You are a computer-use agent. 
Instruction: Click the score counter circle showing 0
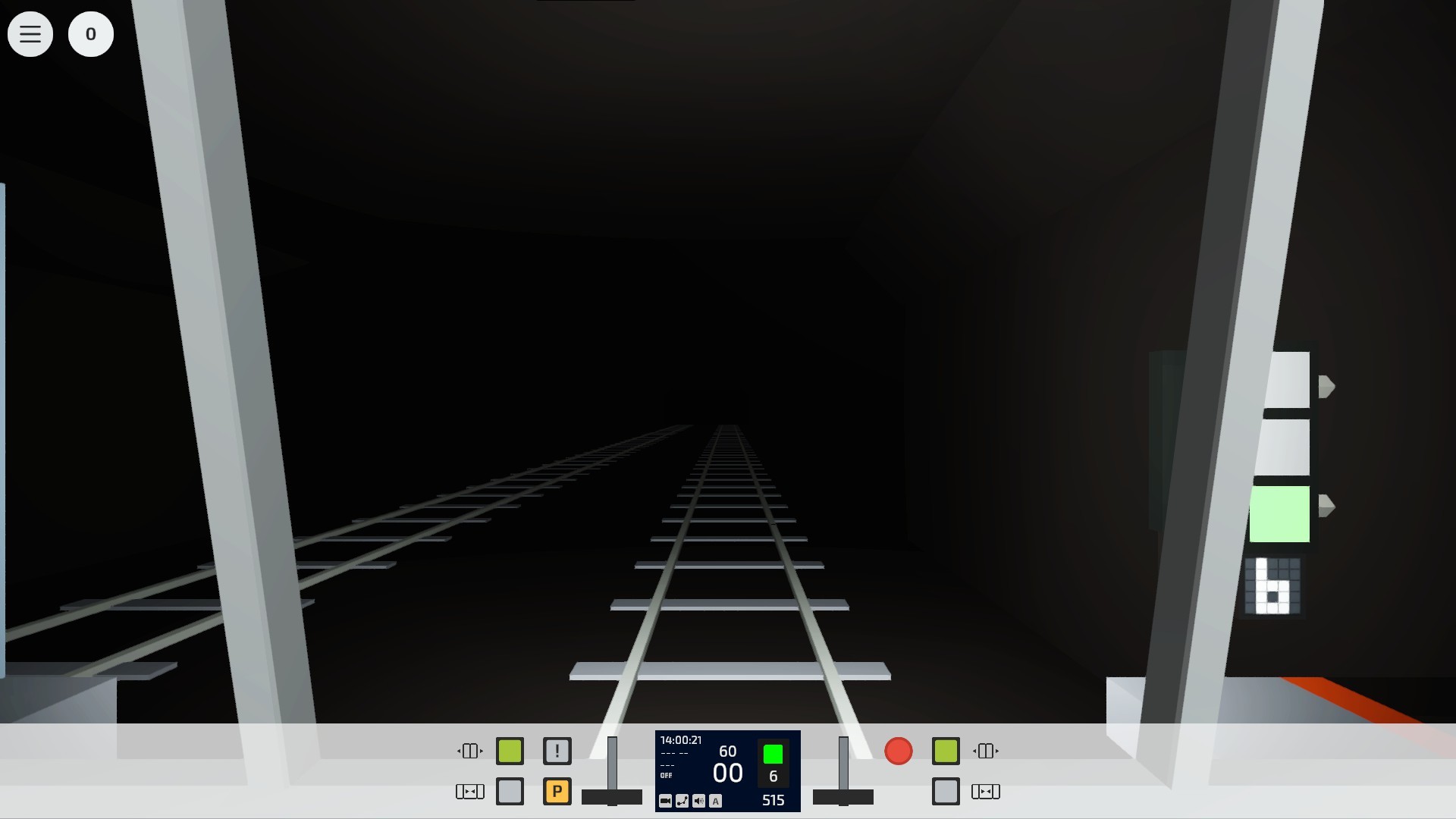tap(91, 34)
